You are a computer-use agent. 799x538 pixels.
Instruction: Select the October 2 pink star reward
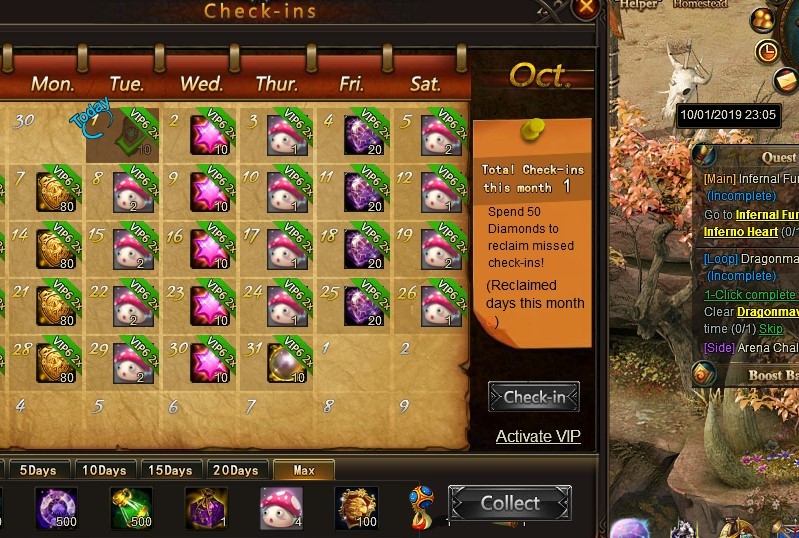[x=209, y=136]
